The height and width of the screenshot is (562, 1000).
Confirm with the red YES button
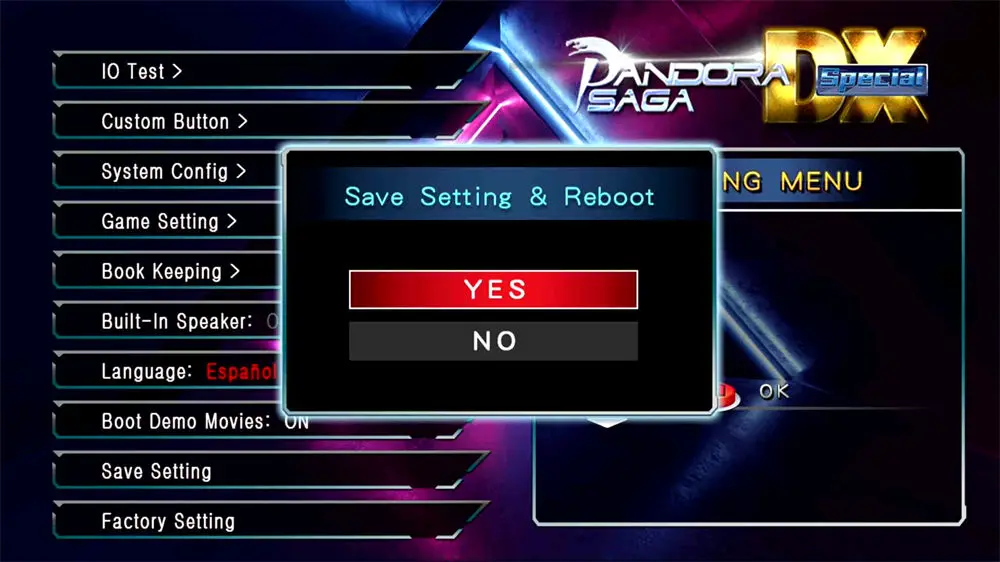(x=493, y=290)
